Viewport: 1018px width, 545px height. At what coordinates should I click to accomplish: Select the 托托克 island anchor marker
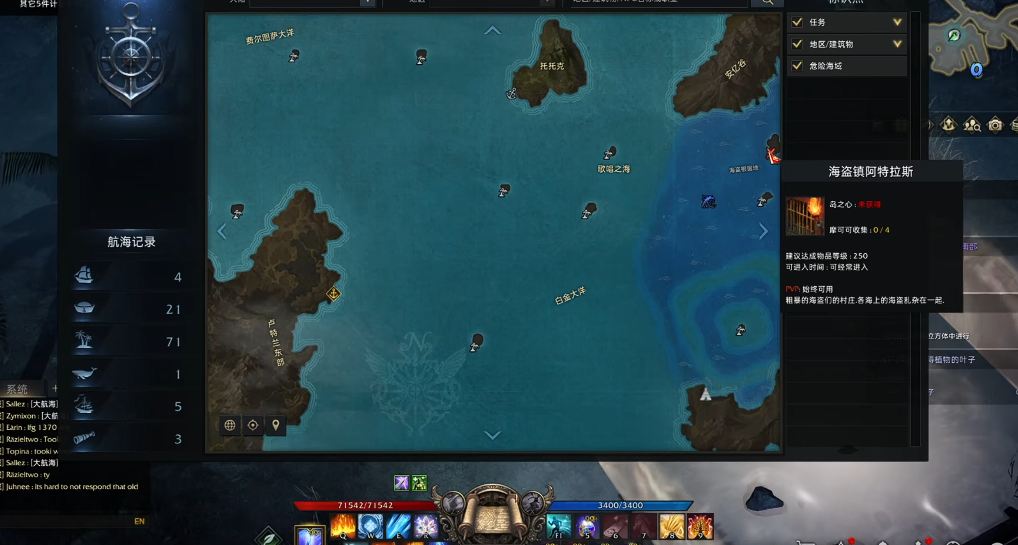click(510, 94)
